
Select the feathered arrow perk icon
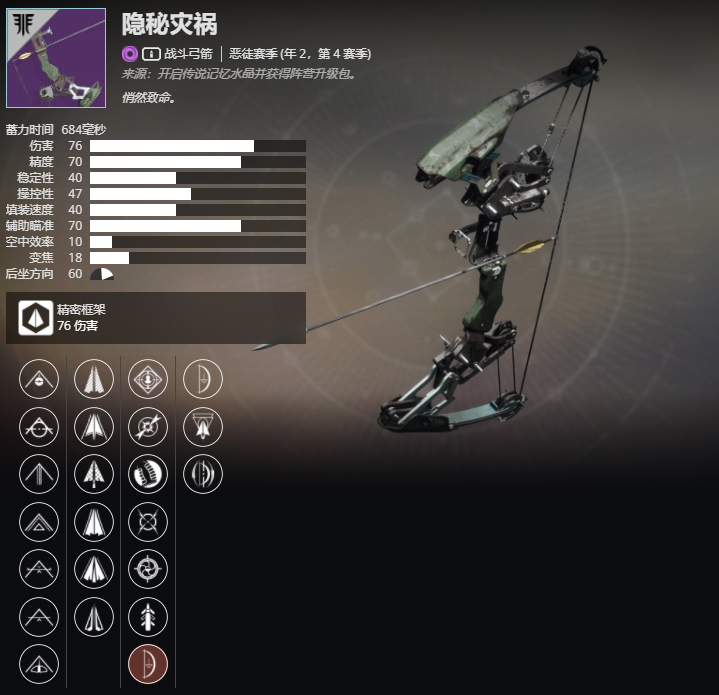[x=148, y=616]
